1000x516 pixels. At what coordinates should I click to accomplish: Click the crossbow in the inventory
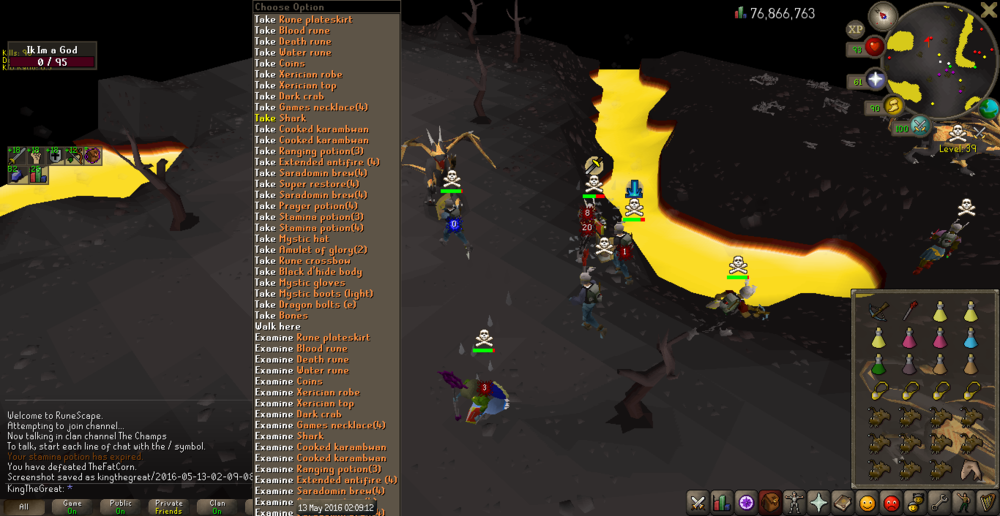(877, 313)
